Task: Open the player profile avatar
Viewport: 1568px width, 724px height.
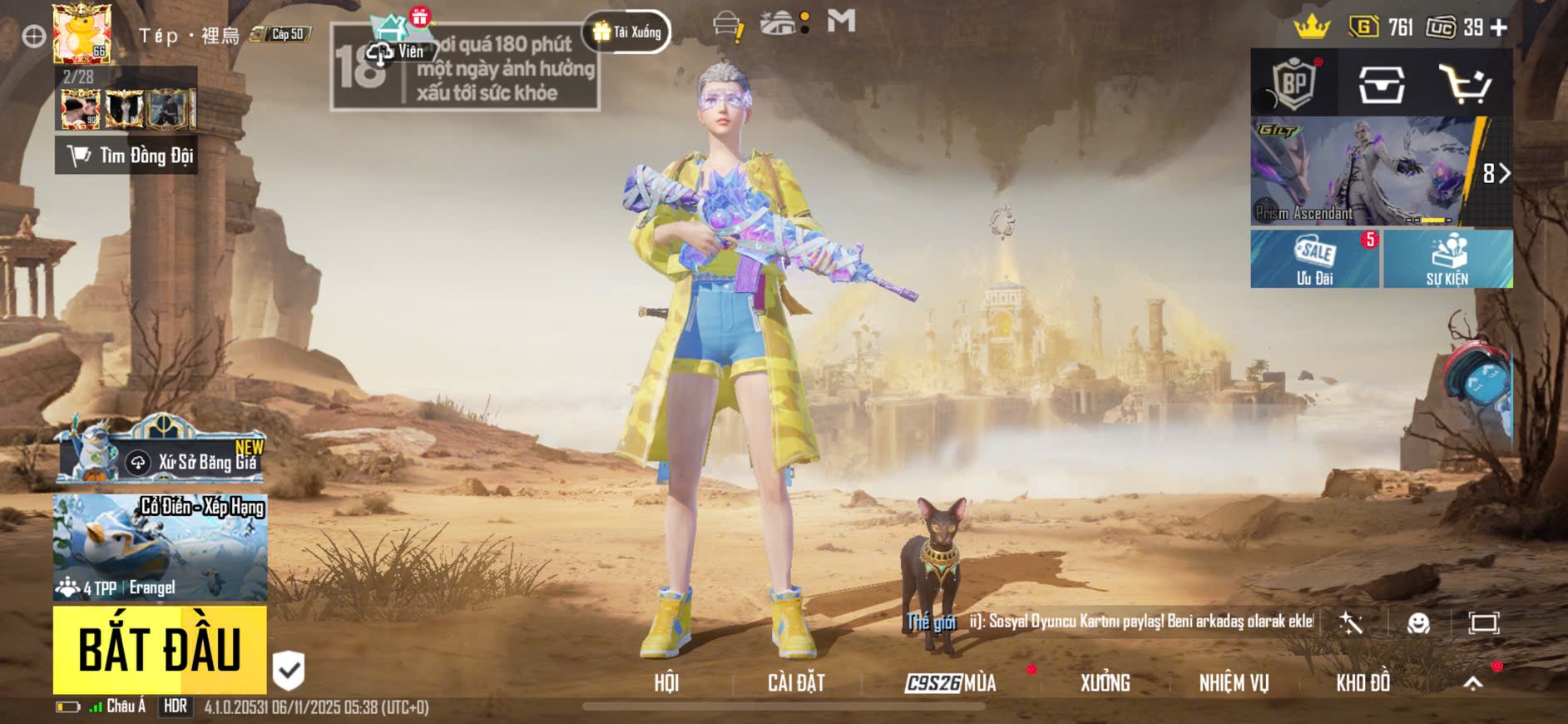Action: (x=82, y=33)
